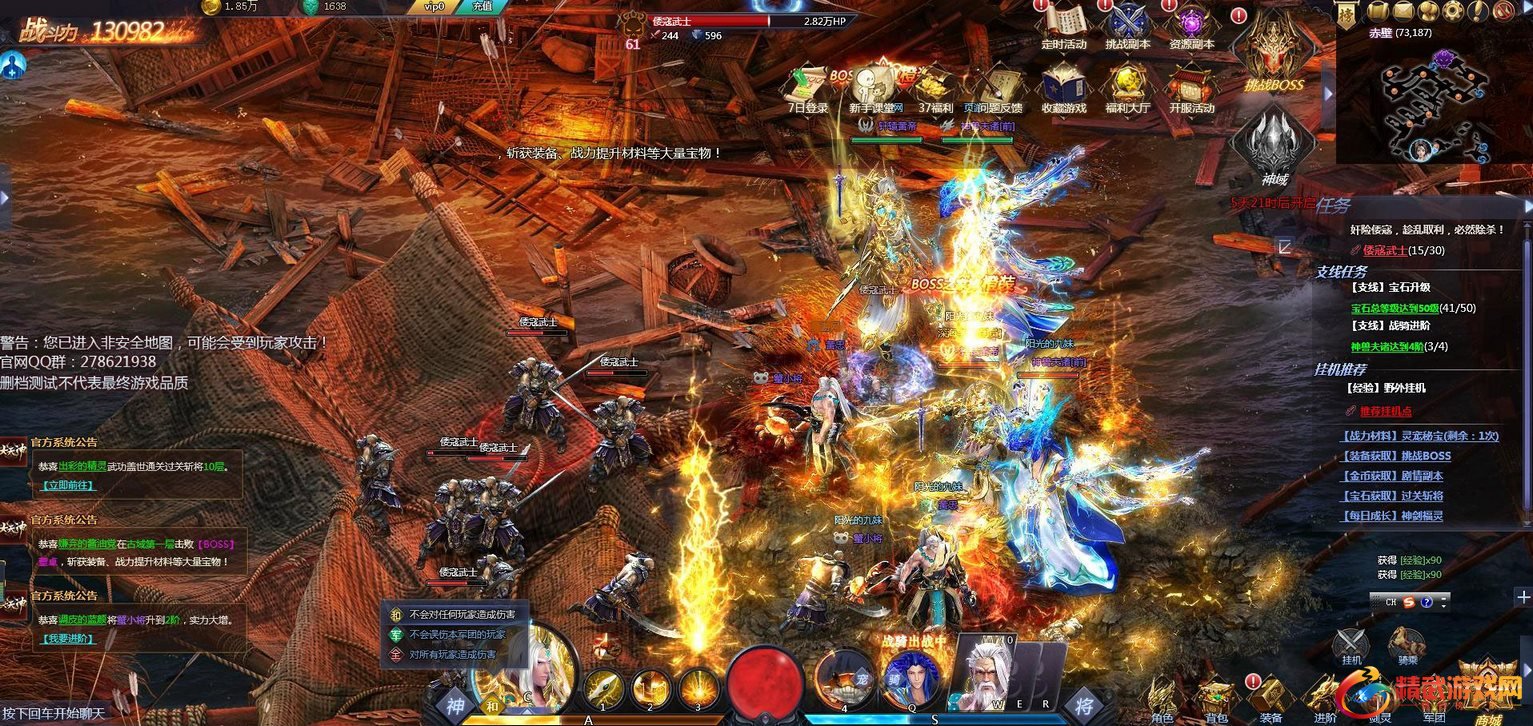
Task: Open the mail envelope icon above minimap
Action: (1403, 11)
